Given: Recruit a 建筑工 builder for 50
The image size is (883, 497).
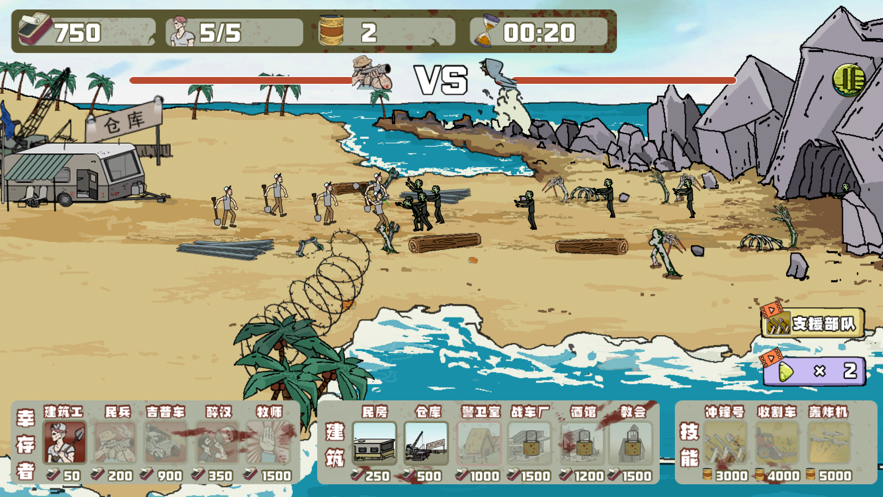Looking at the screenshot, I should 64,443.
